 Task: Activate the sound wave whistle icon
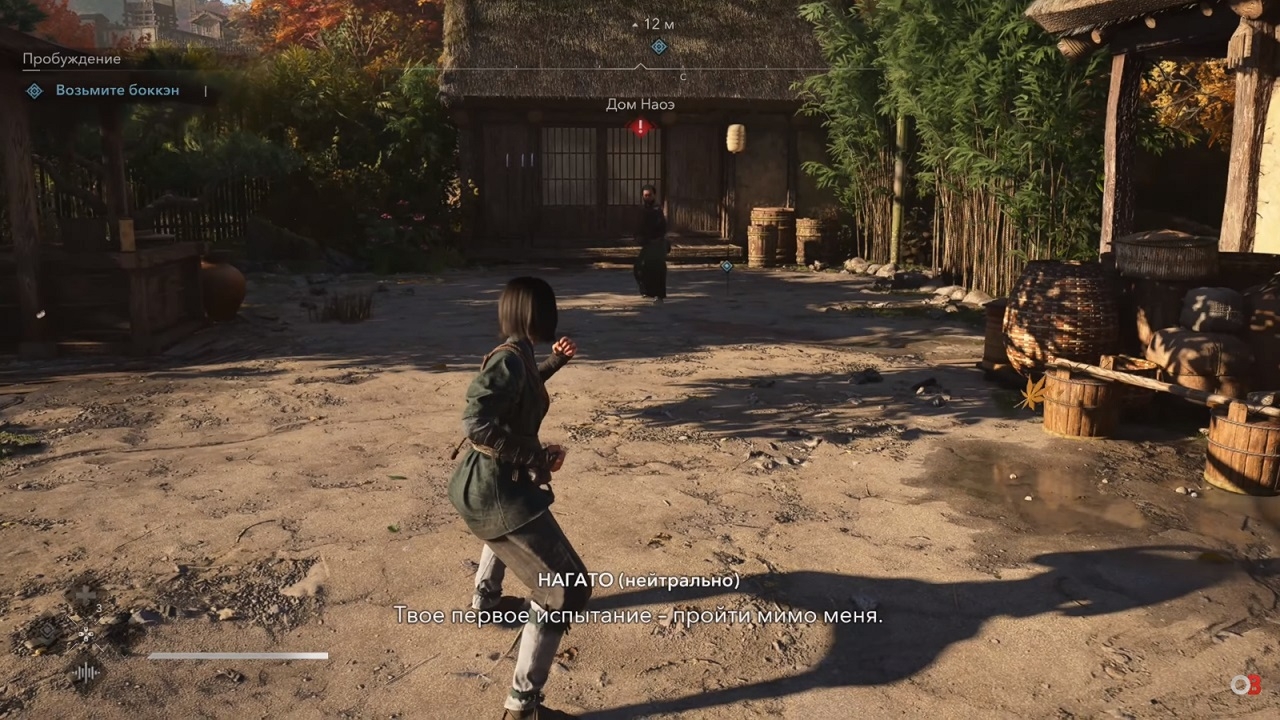click(x=86, y=672)
